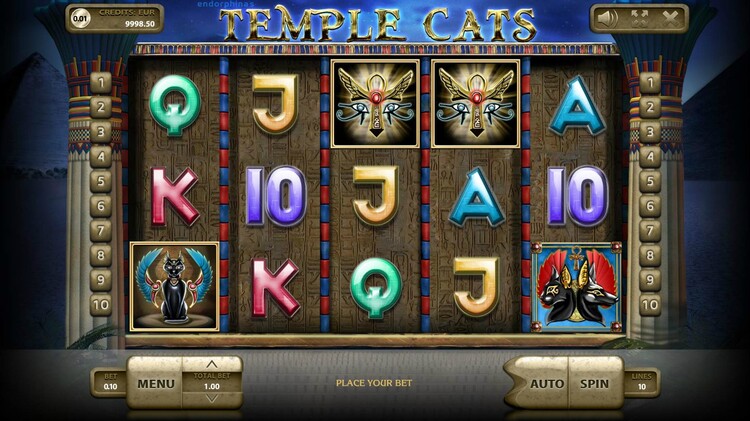Viewport: 750px width, 421px height.
Task: Toggle sound with the speaker icon
Action: (607, 18)
